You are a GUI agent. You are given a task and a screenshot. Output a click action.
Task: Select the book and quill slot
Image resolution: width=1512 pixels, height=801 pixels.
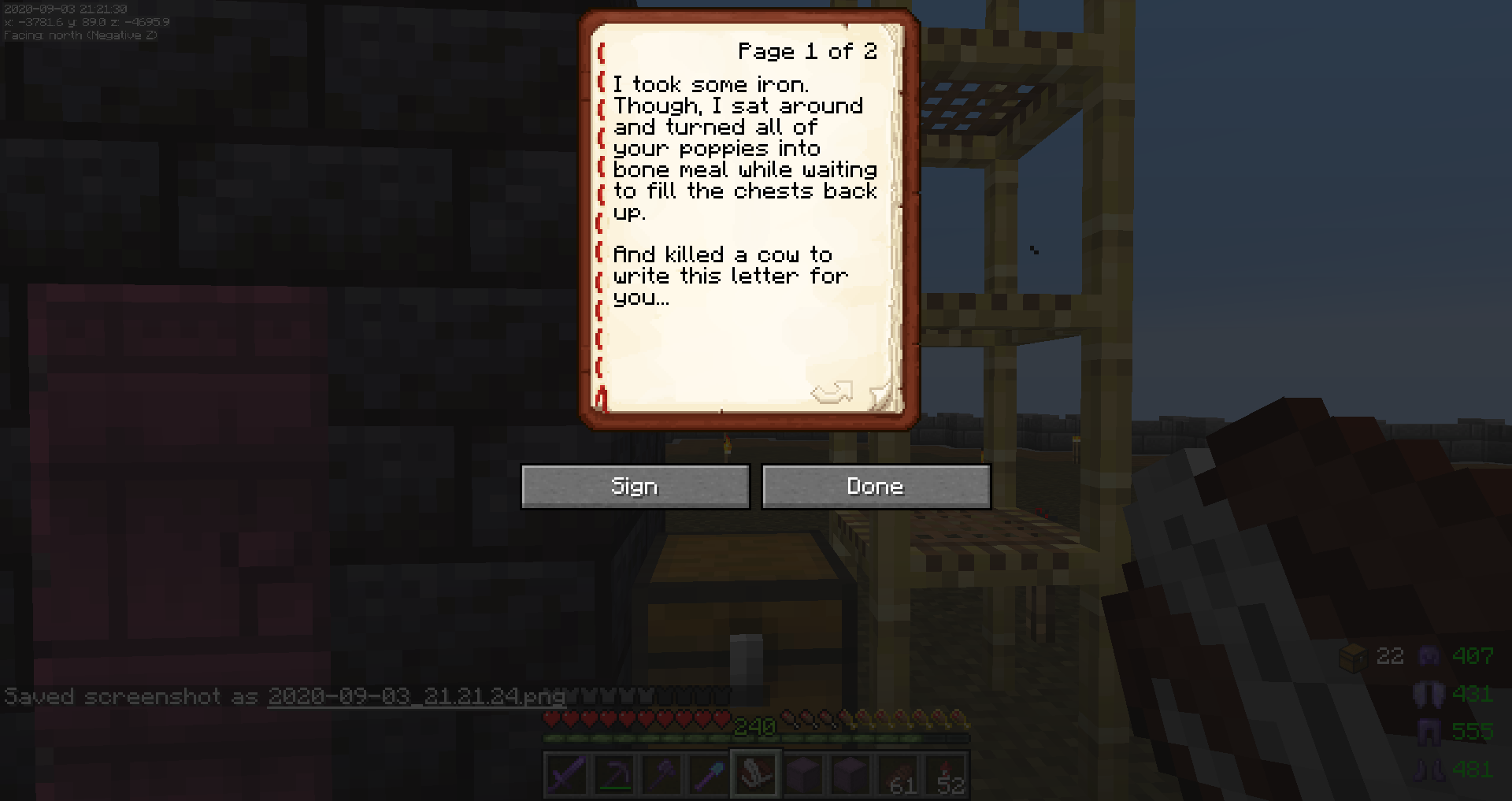point(755,776)
